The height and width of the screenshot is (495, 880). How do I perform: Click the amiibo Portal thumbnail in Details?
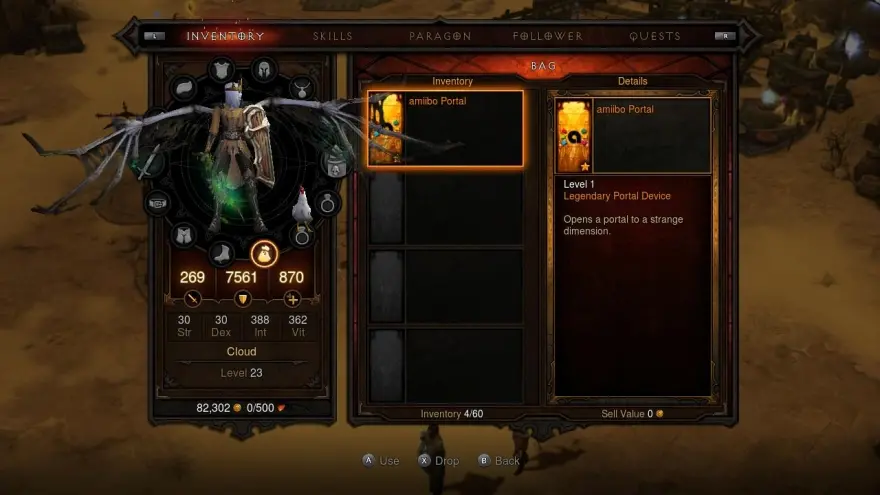(x=575, y=135)
